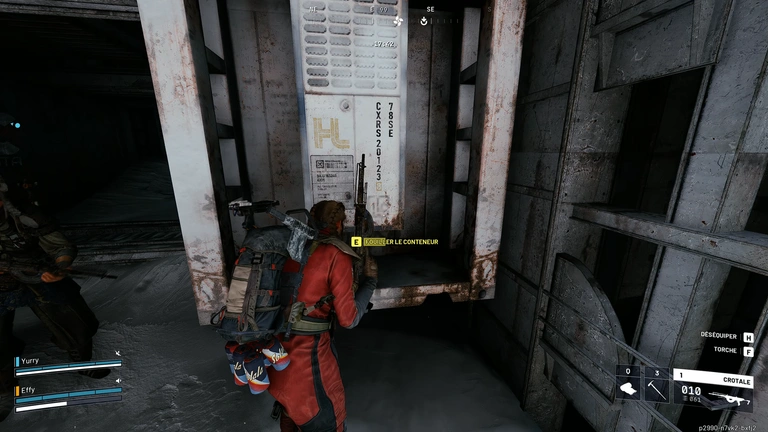The height and width of the screenshot is (432, 768).
Task: Toggle Effy's speaker voice icon
Action: [x=117, y=380]
